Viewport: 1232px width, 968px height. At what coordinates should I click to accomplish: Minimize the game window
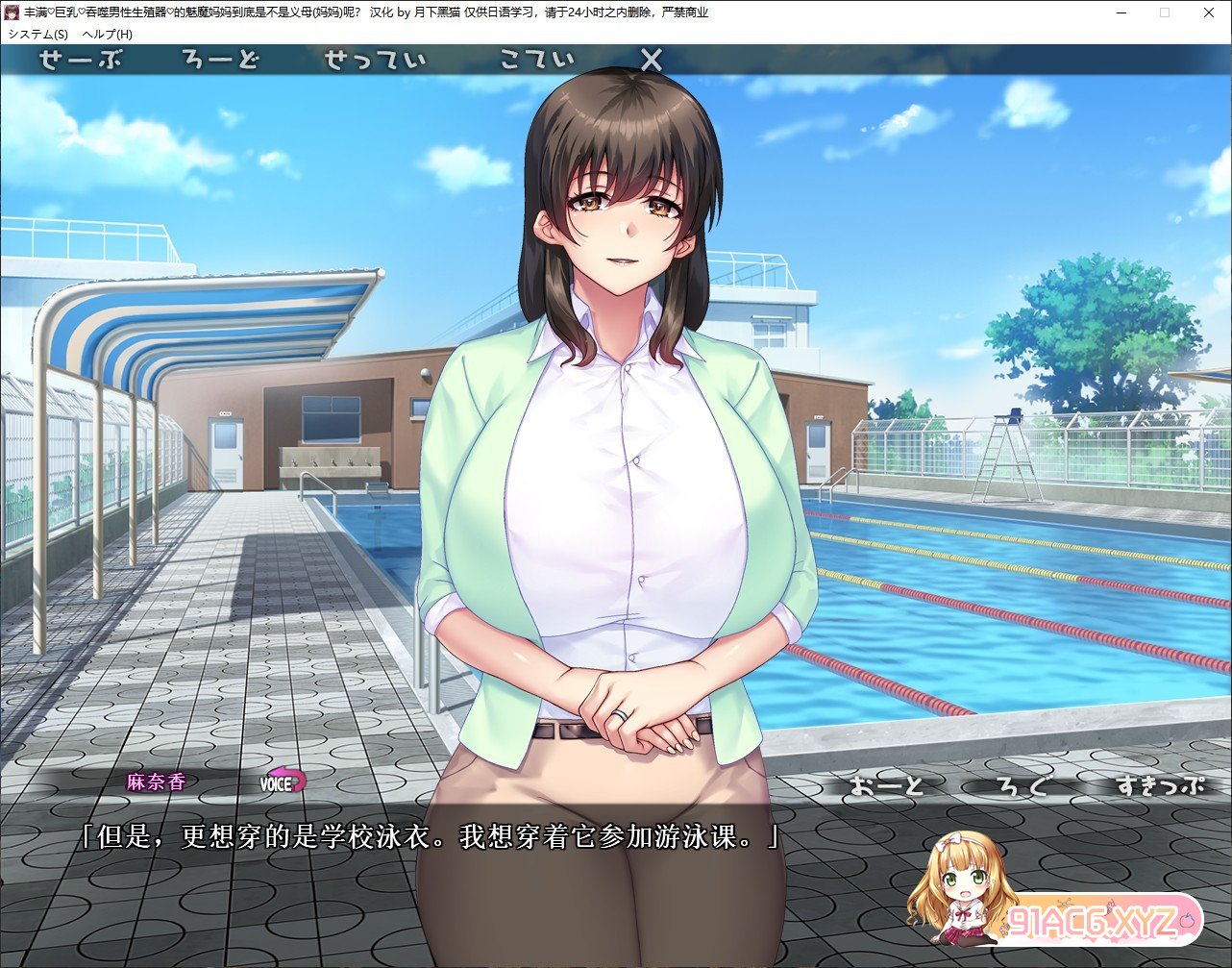click(1121, 12)
